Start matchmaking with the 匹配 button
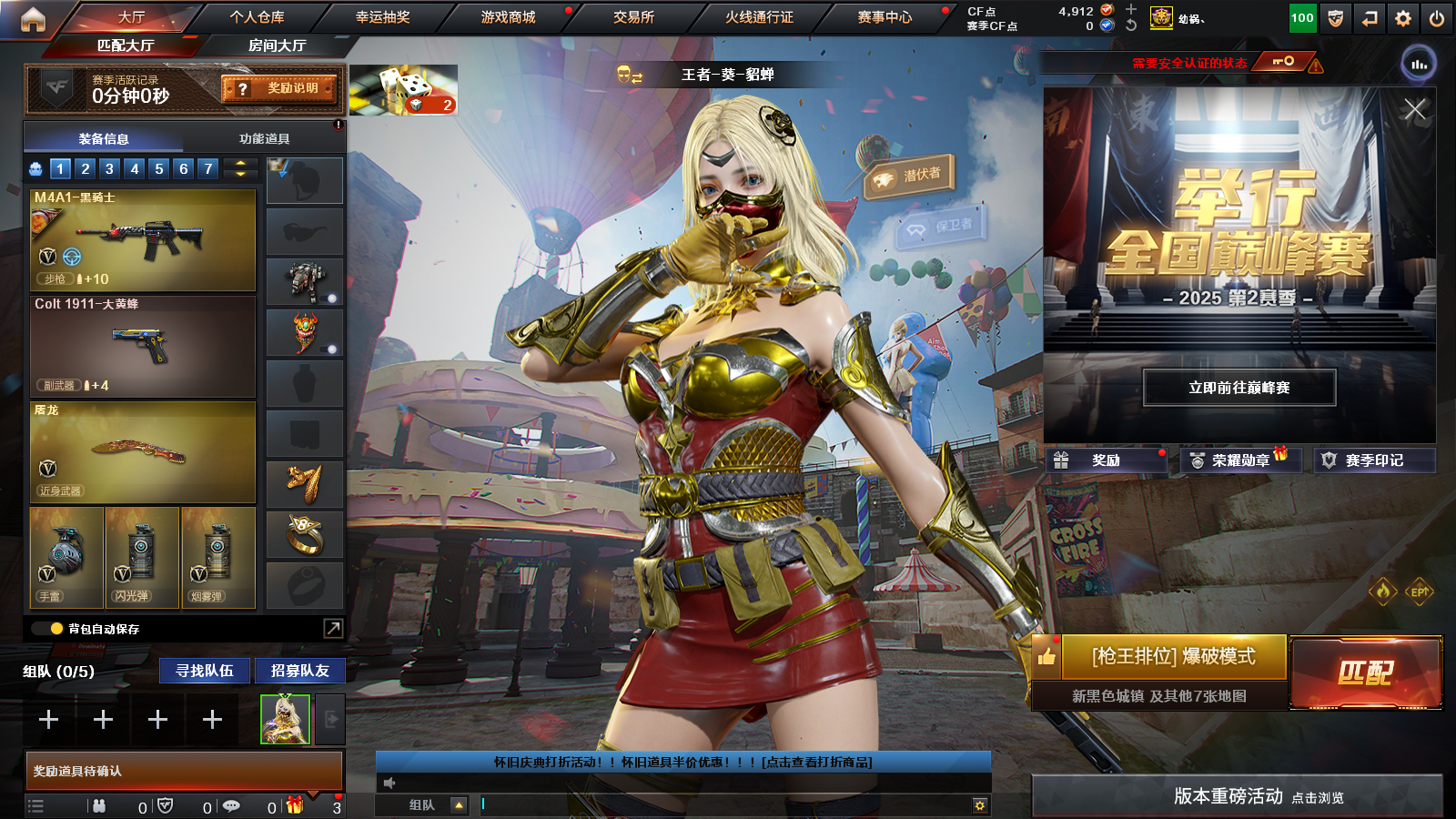 1365,672
